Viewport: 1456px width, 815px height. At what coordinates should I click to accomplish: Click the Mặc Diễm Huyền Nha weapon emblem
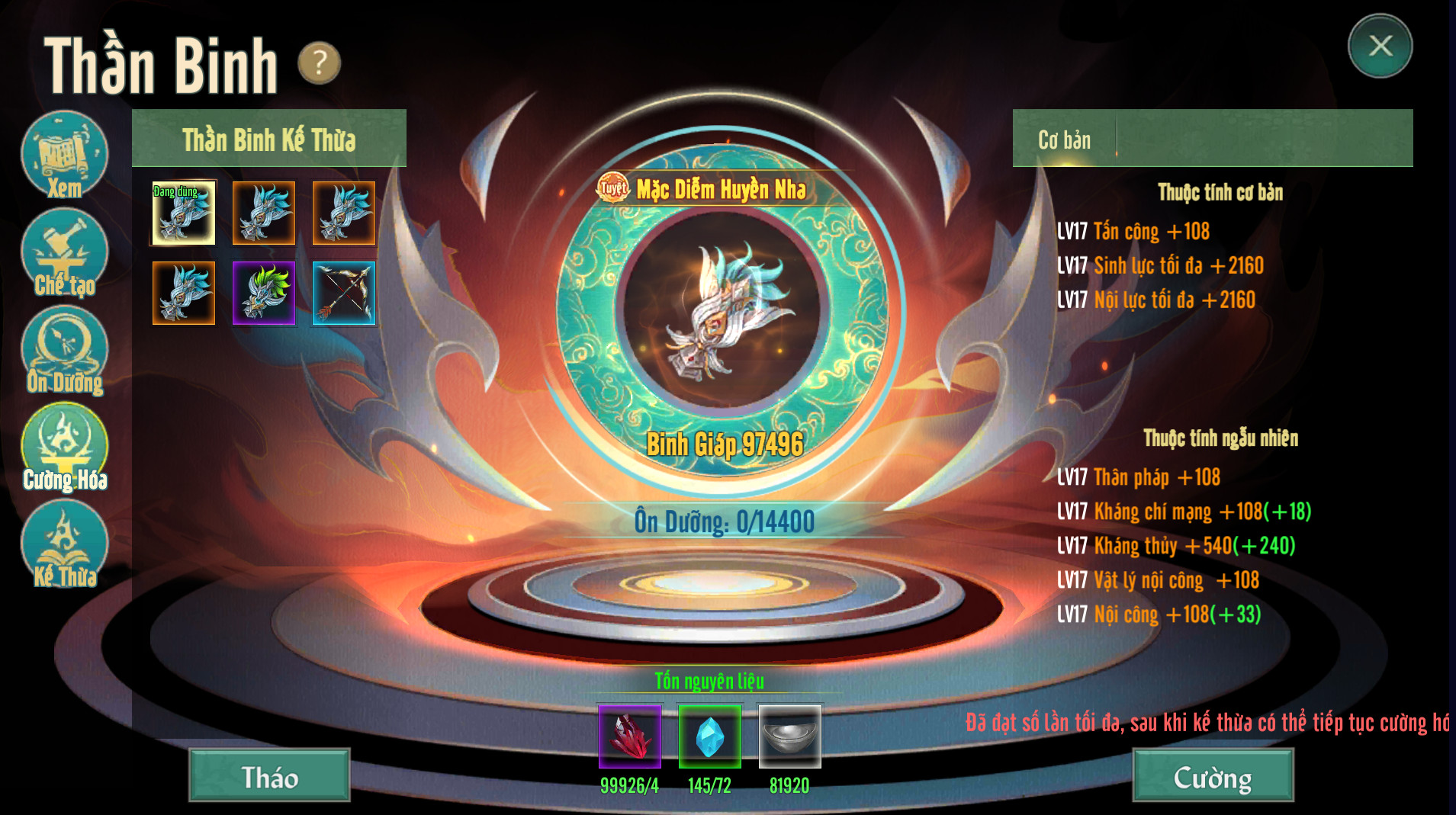click(x=721, y=309)
